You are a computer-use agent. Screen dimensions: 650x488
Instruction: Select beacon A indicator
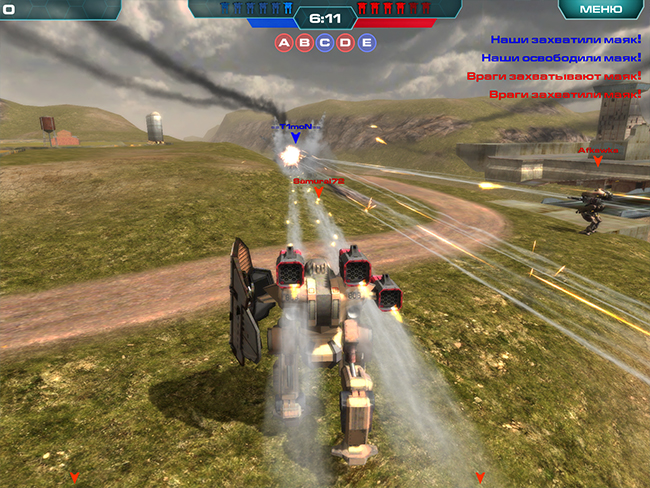(284, 42)
